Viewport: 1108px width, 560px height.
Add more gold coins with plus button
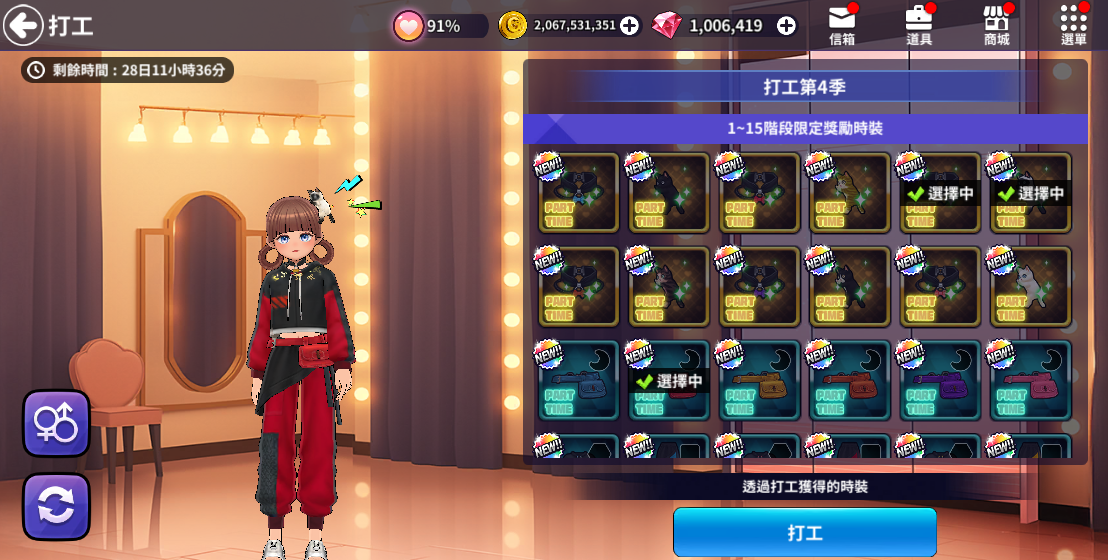[629, 26]
